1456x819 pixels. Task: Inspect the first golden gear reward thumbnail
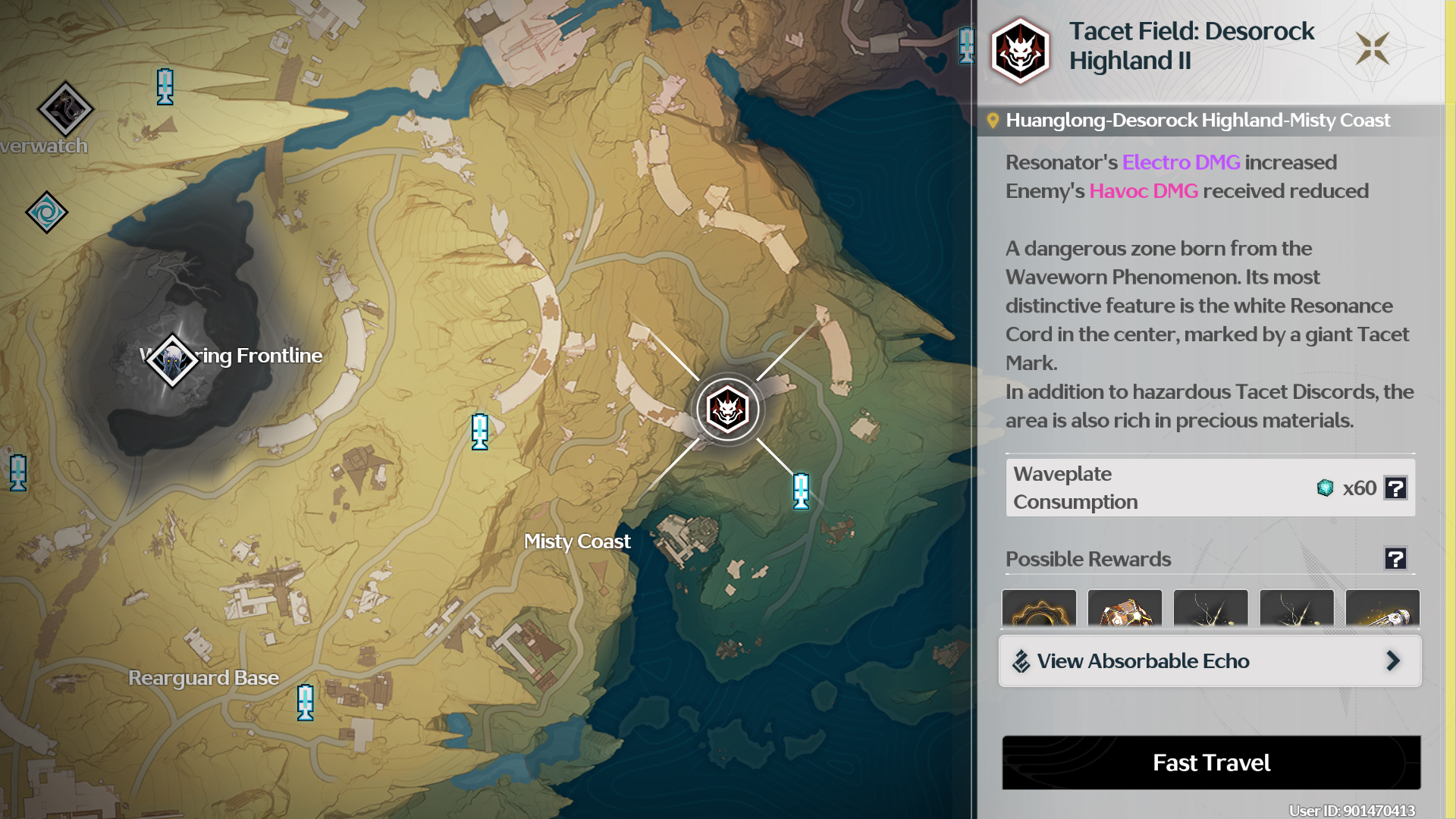click(1039, 609)
